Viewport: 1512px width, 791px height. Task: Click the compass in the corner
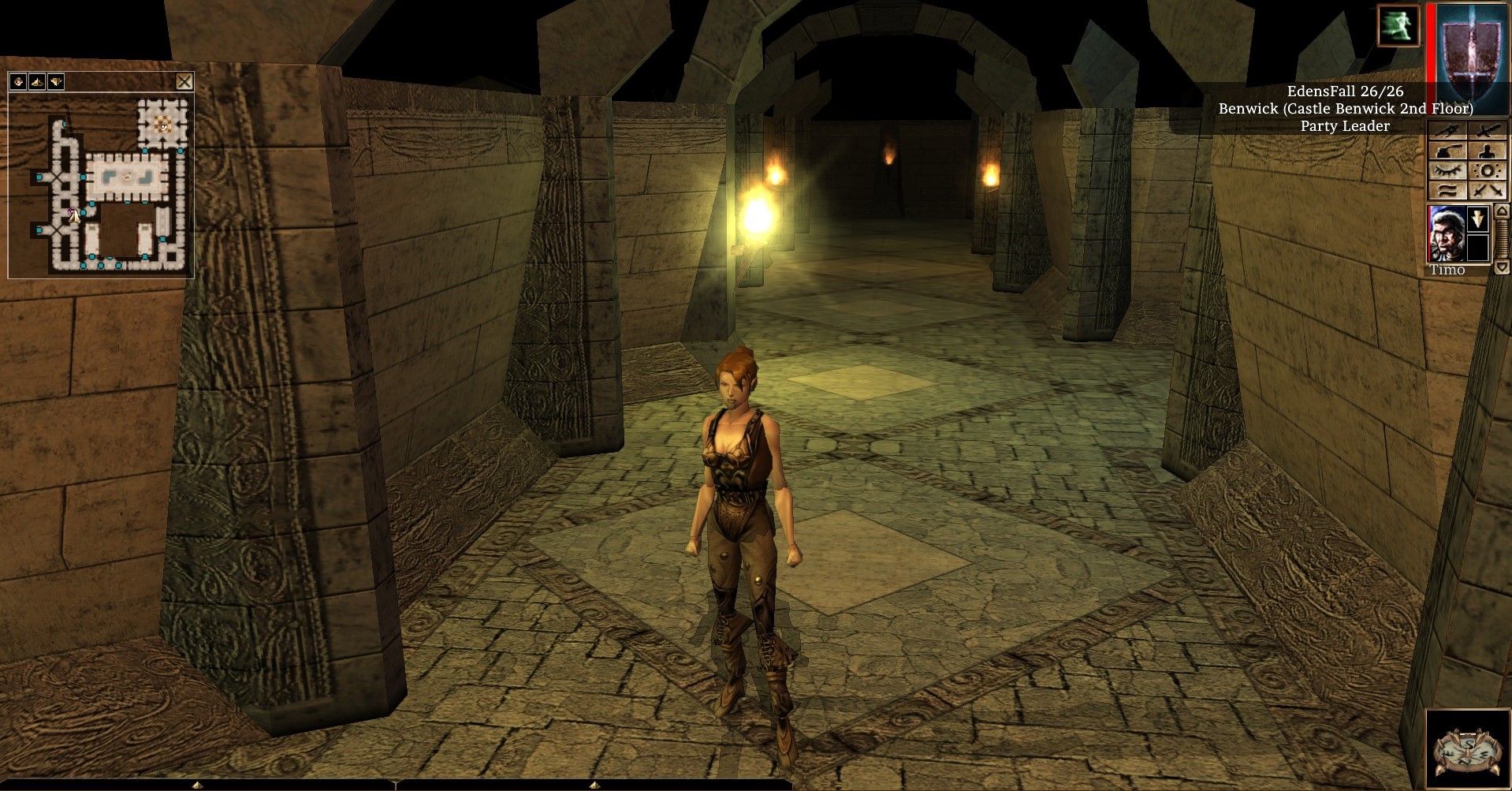coord(1467,748)
